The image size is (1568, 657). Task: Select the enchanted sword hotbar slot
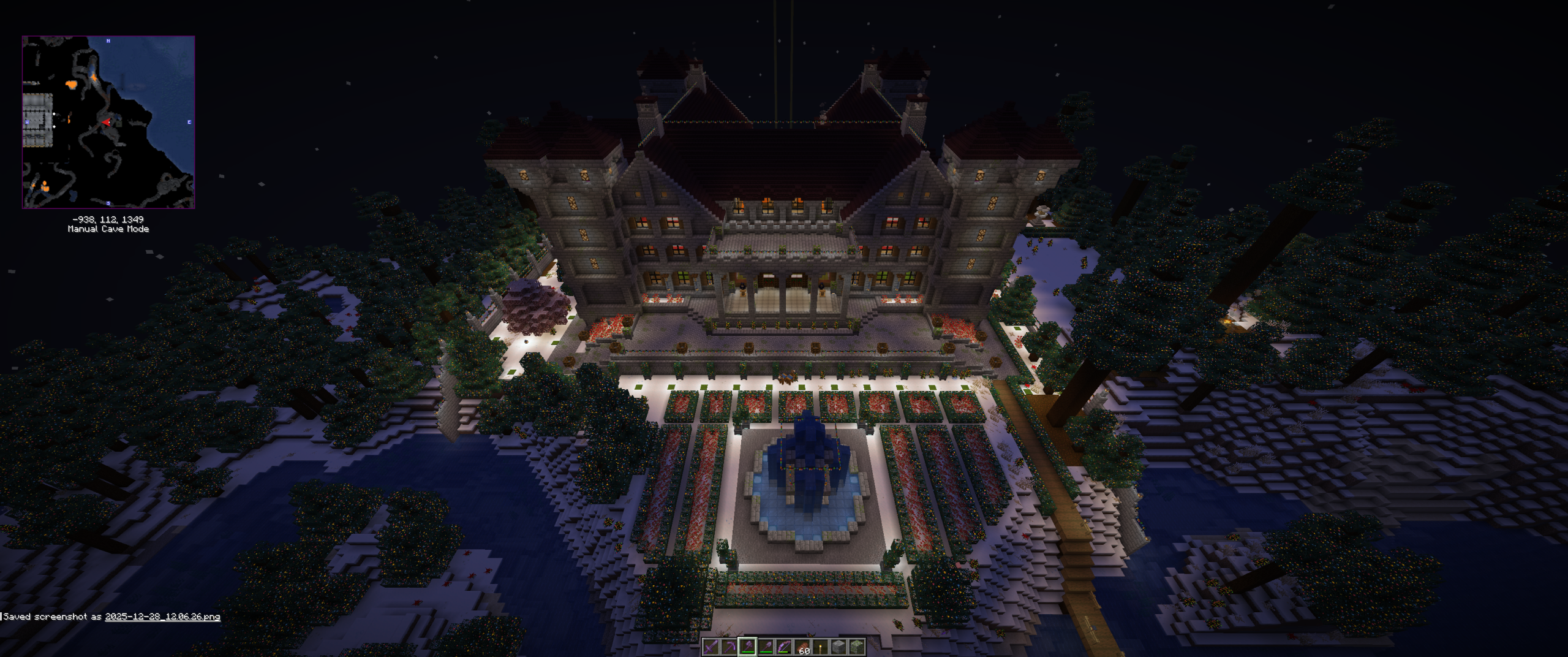710,647
